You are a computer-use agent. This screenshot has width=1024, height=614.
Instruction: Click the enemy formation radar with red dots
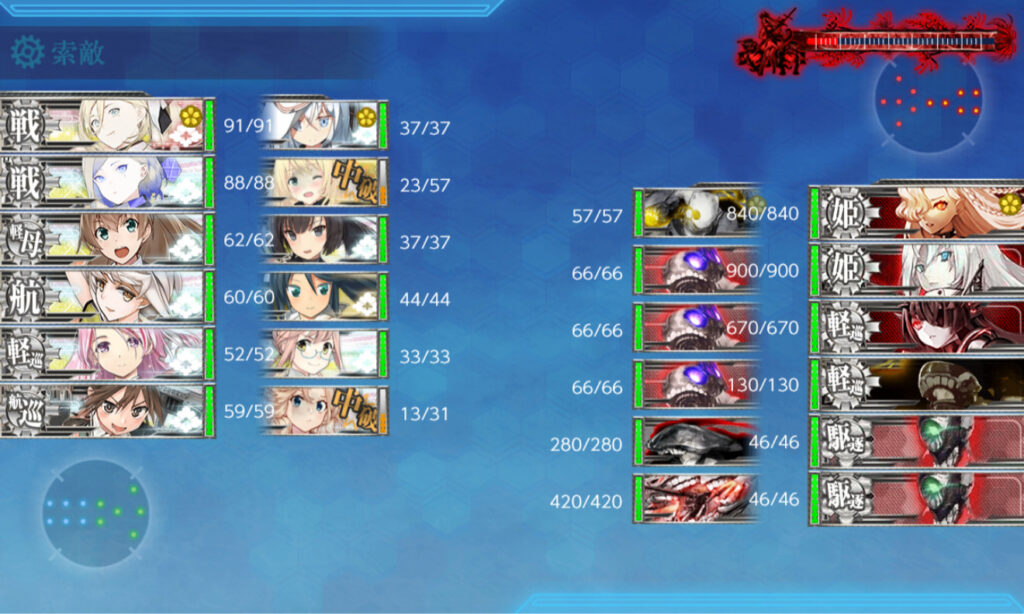pyautogui.click(x=928, y=100)
